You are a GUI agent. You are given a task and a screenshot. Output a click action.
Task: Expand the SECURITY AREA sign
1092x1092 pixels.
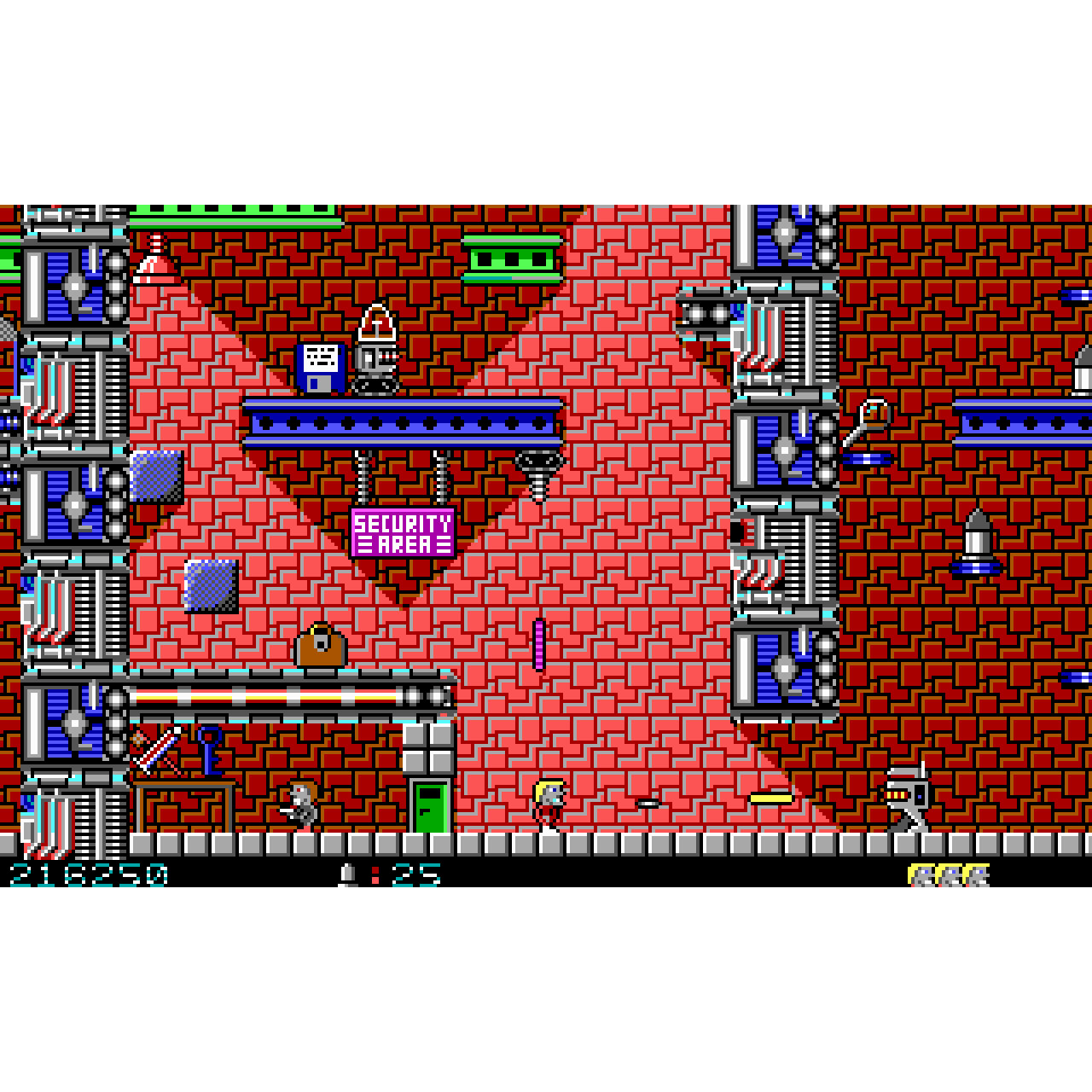(405, 533)
